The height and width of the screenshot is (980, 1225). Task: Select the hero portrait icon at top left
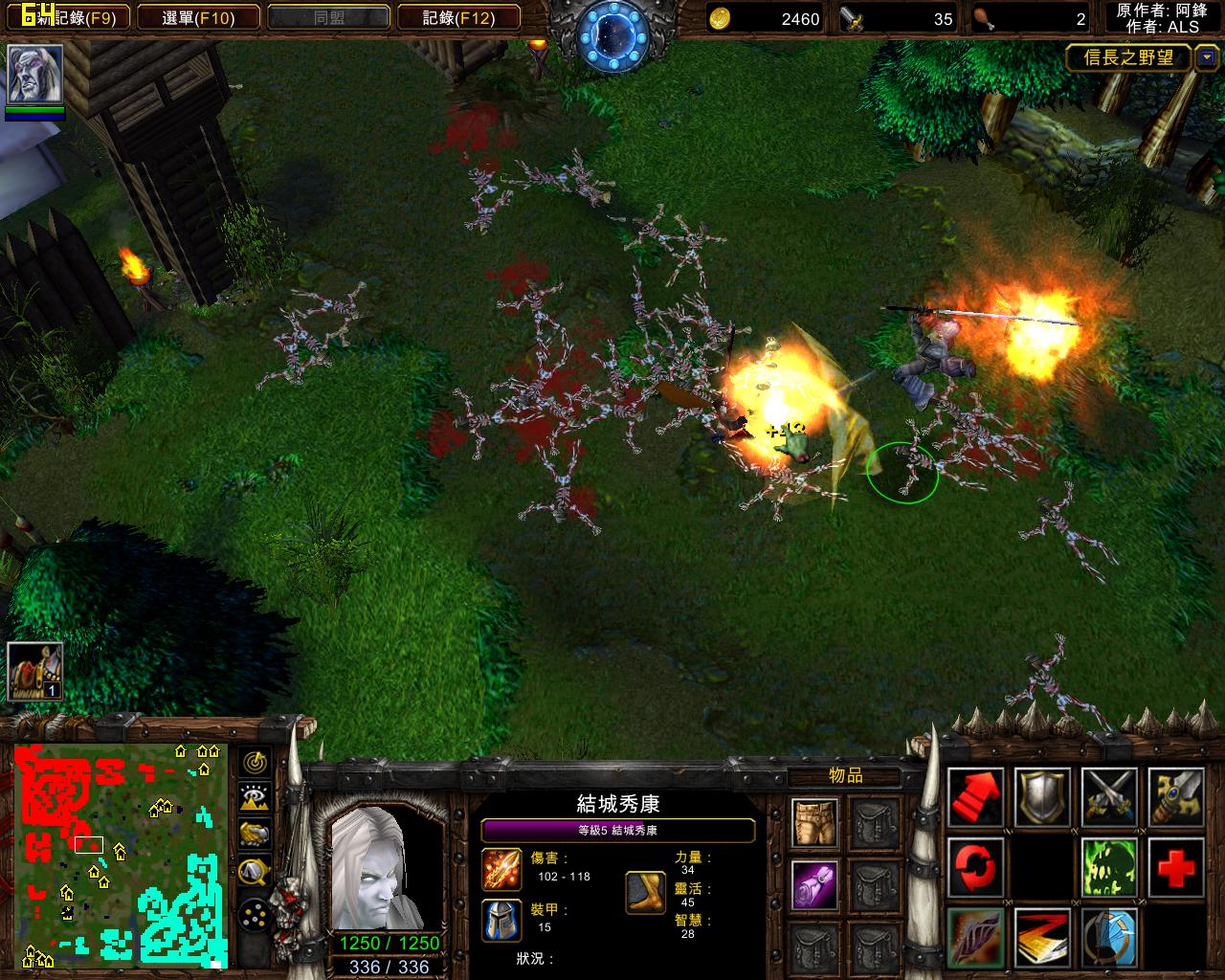pyautogui.click(x=35, y=74)
